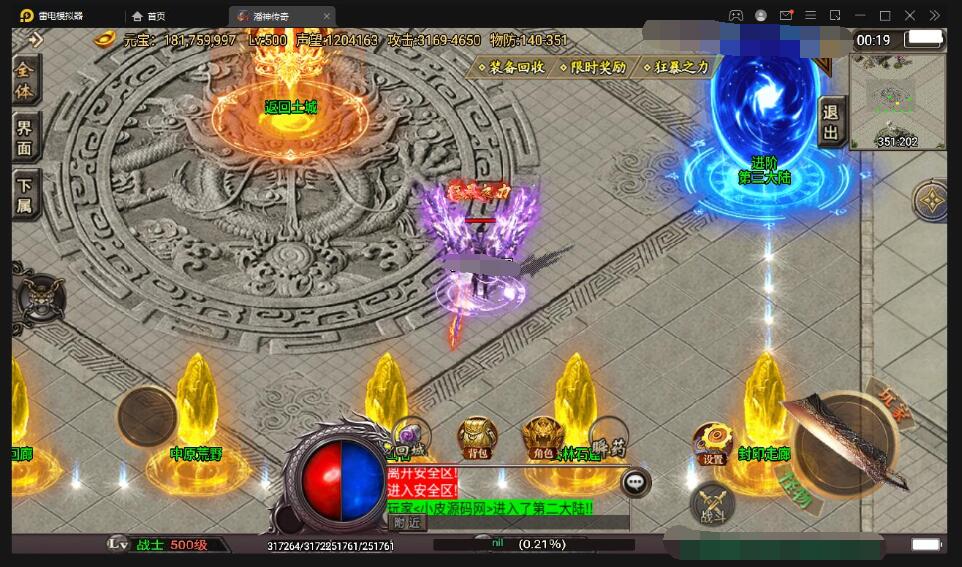Open the 背包 backpack
Viewport: 962px width, 567px height.
[477, 439]
